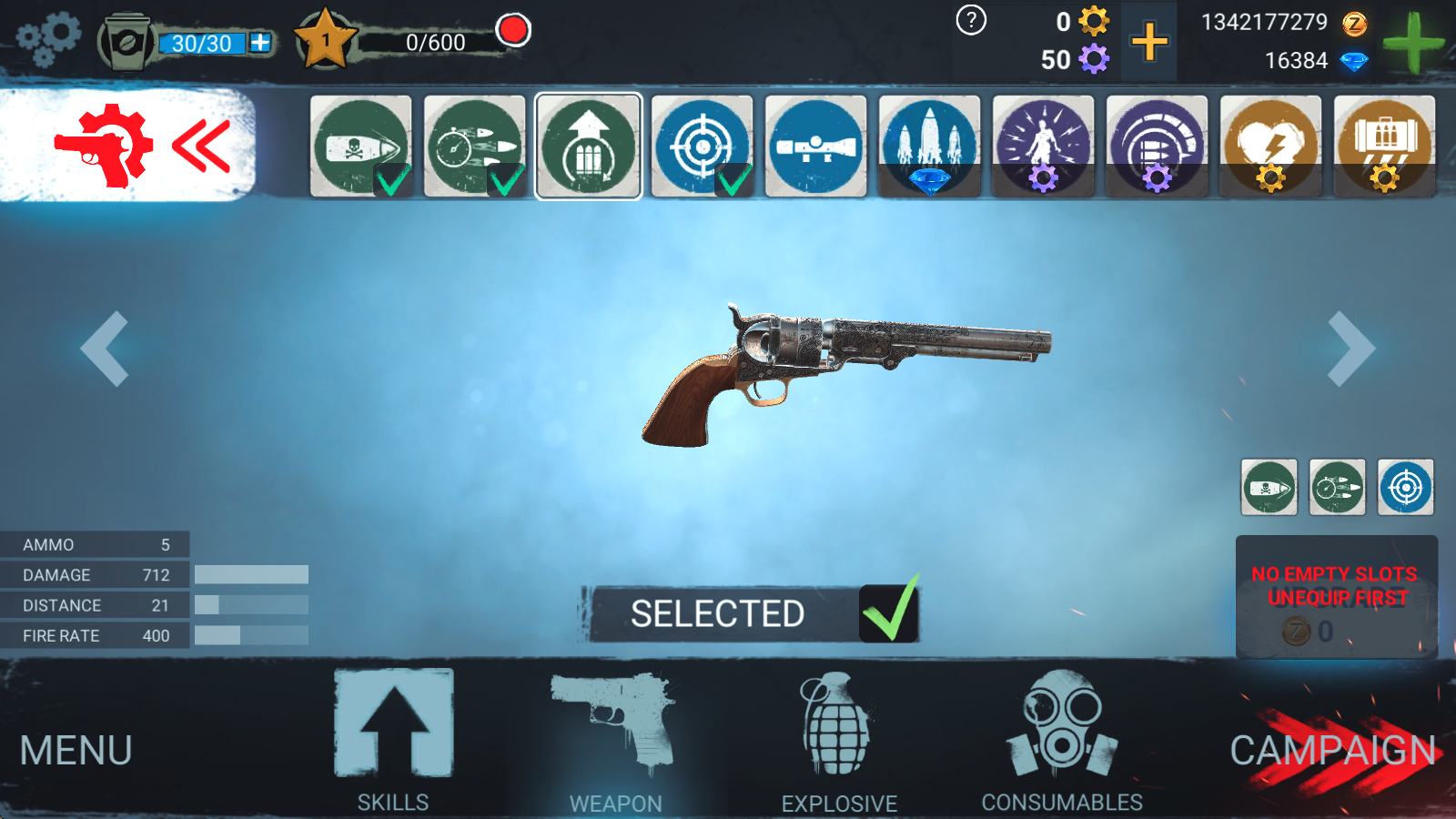Select the stopwatch bullets upgrade
Viewport: 1456px width, 819px height.
[x=474, y=146]
